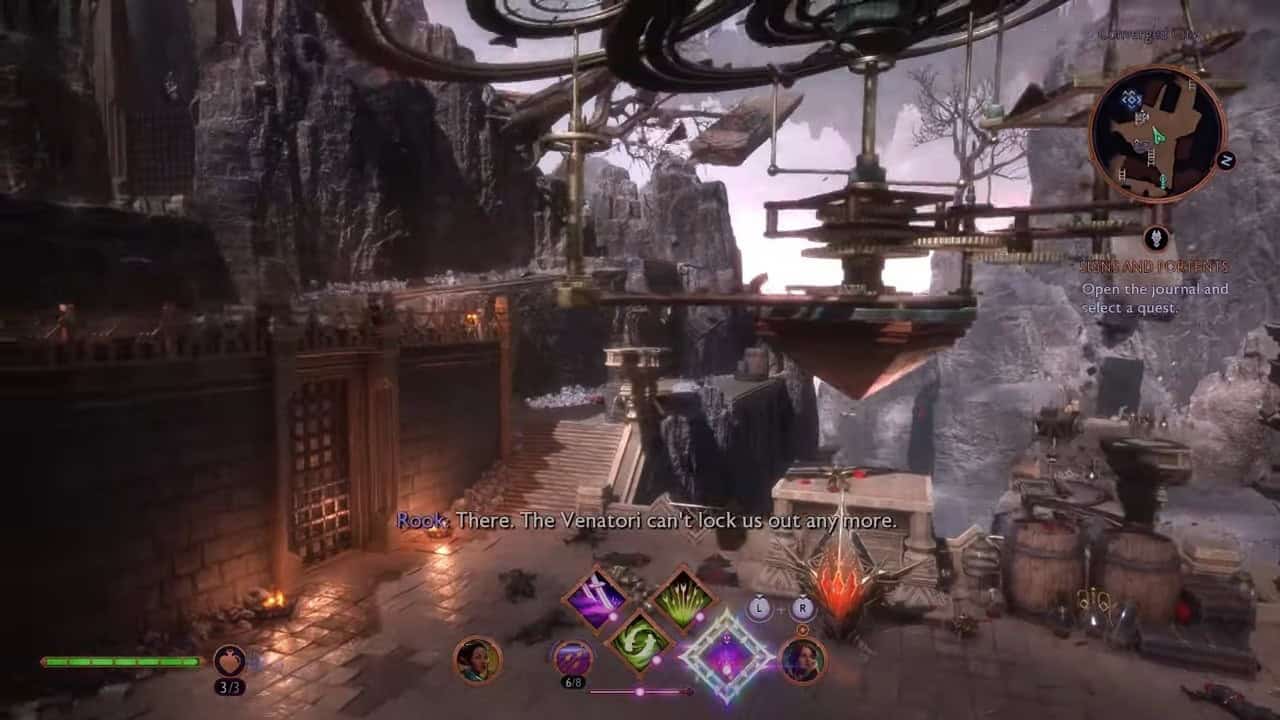Screen dimensions: 1280x720
Task: Click the north compass indicator on minimap
Action: [1226, 160]
